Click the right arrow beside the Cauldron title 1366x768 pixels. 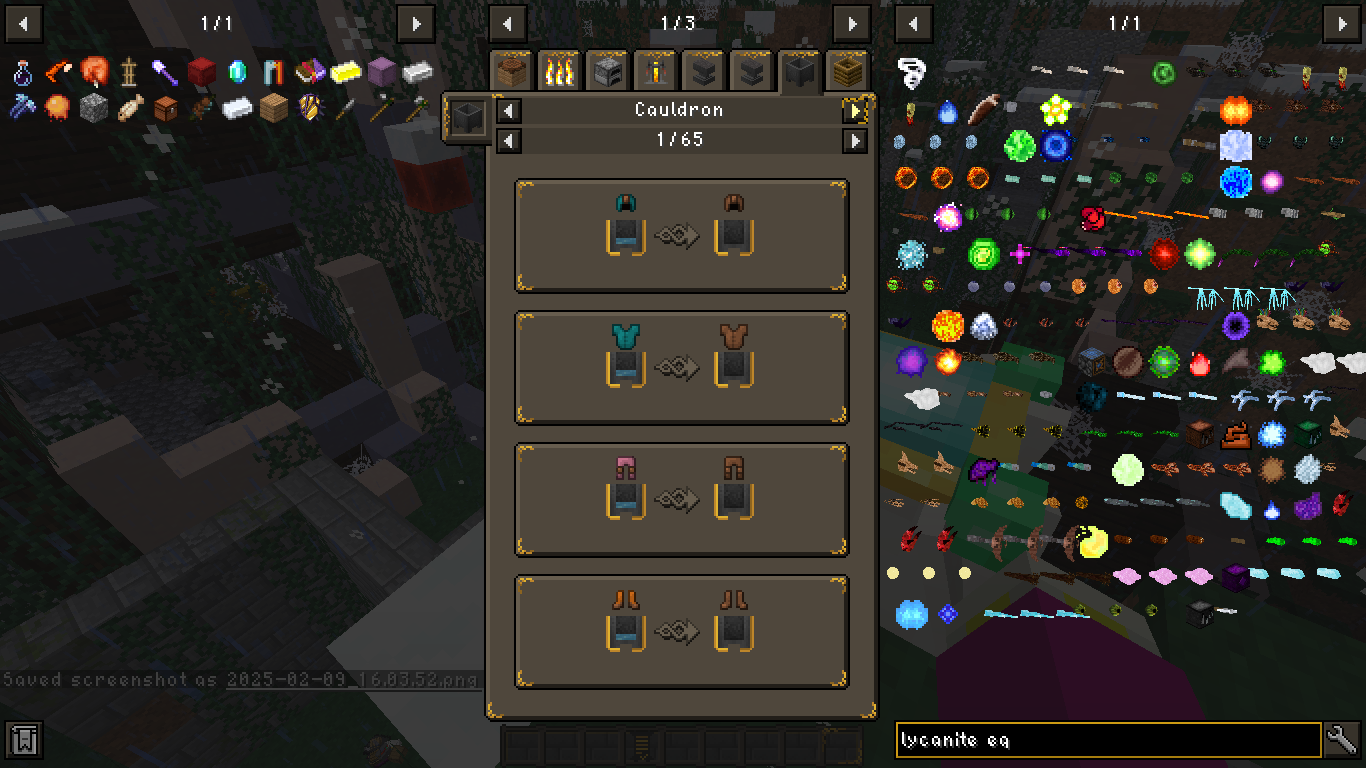click(854, 110)
